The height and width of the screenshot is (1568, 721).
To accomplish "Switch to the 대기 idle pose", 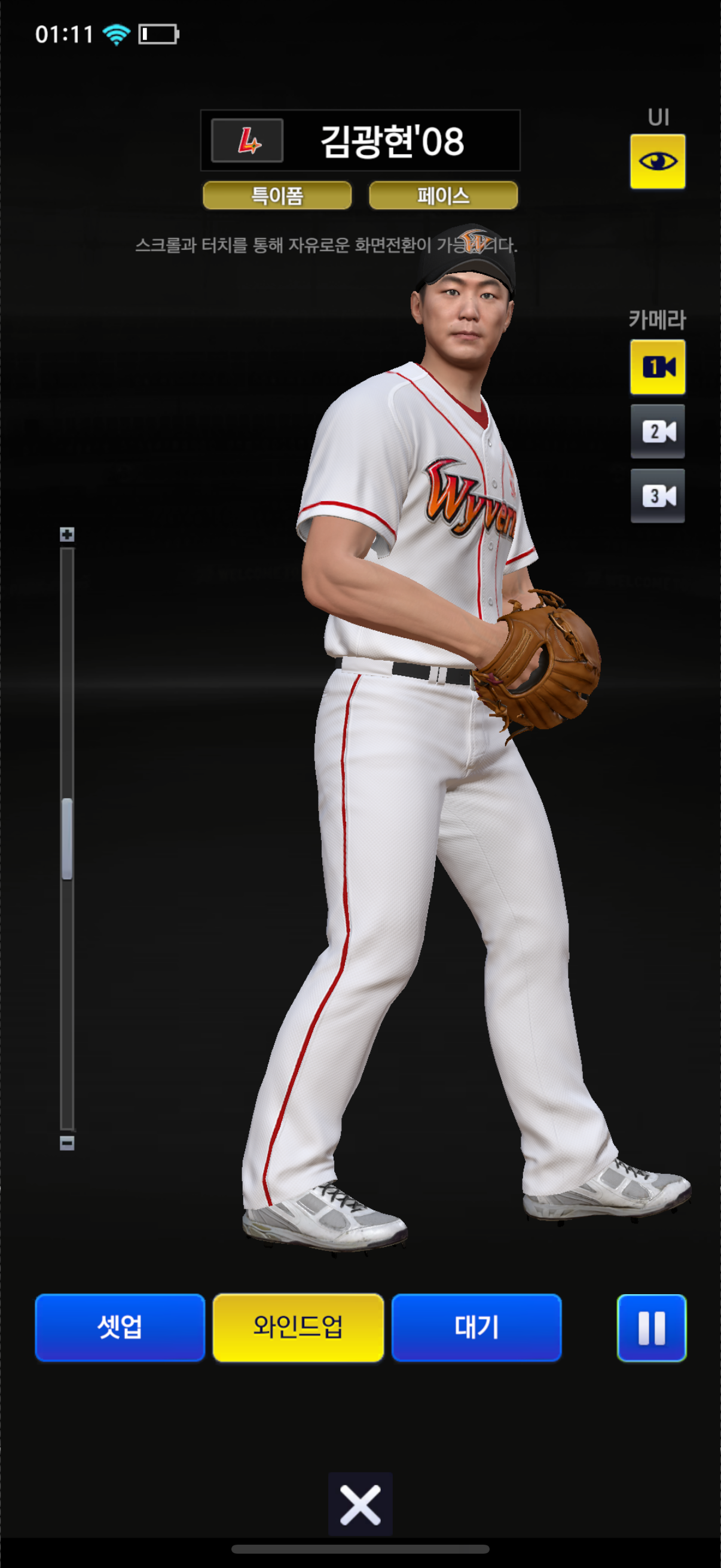I will coord(476,1327).
